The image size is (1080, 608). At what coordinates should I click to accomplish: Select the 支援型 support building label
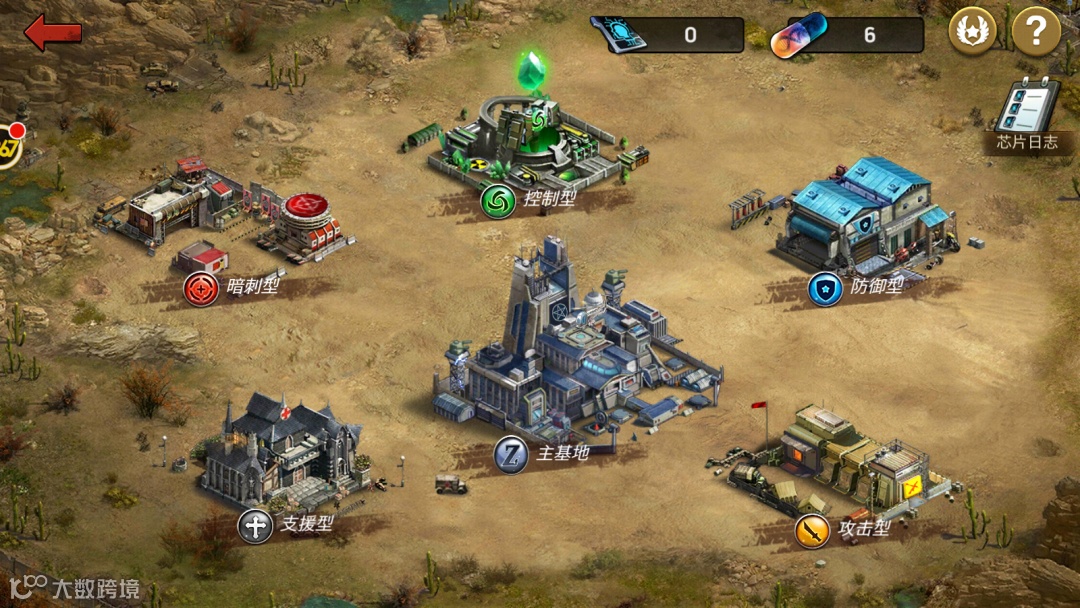point(288,525)
